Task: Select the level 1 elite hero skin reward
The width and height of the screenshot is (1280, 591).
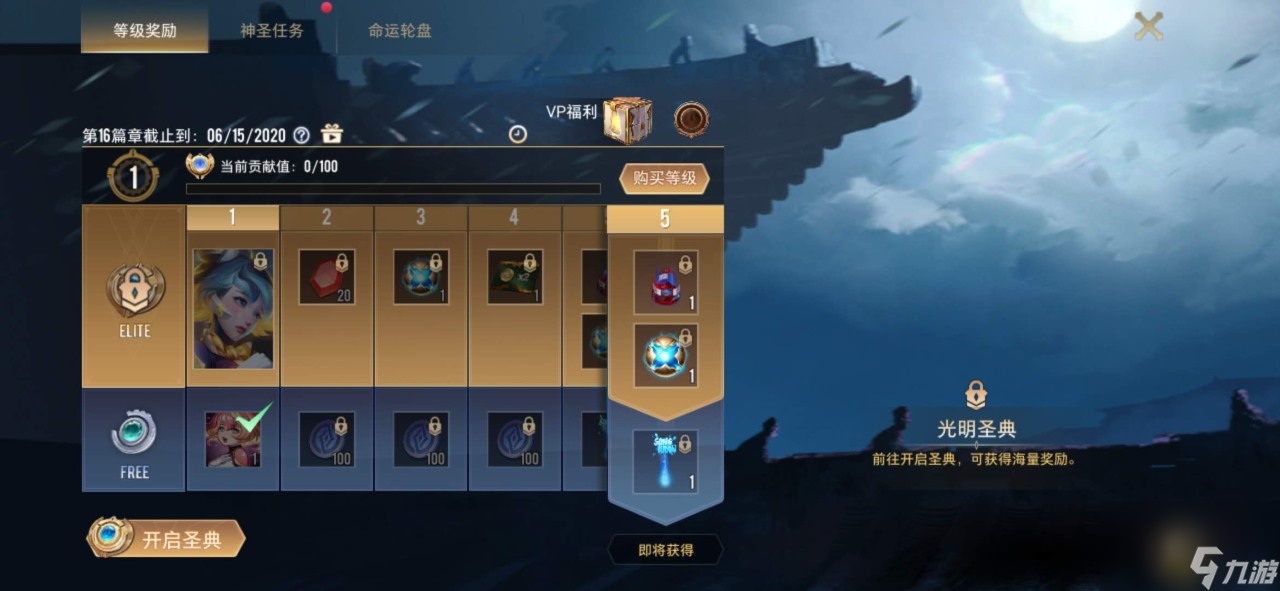Action: point(233,309)
